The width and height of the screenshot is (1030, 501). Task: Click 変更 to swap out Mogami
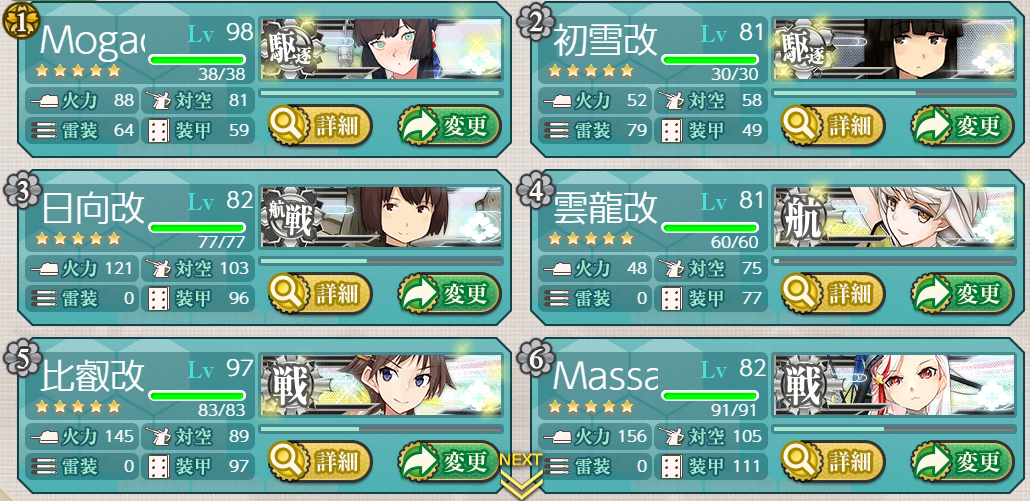pos(449,126)
